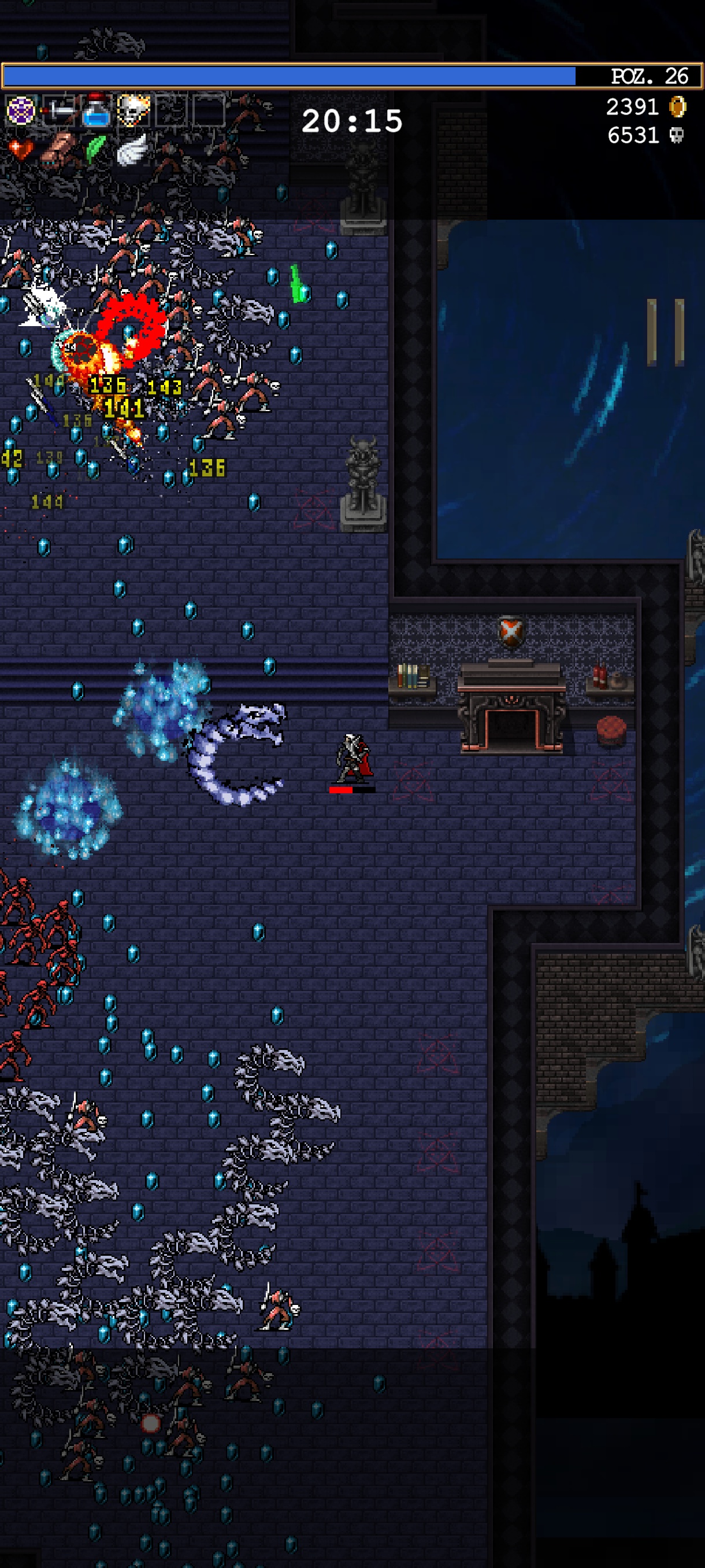Tap the Hollow Heart passive icon
The height and width of the screenshot is (1568, 705).
pos(21,149)
